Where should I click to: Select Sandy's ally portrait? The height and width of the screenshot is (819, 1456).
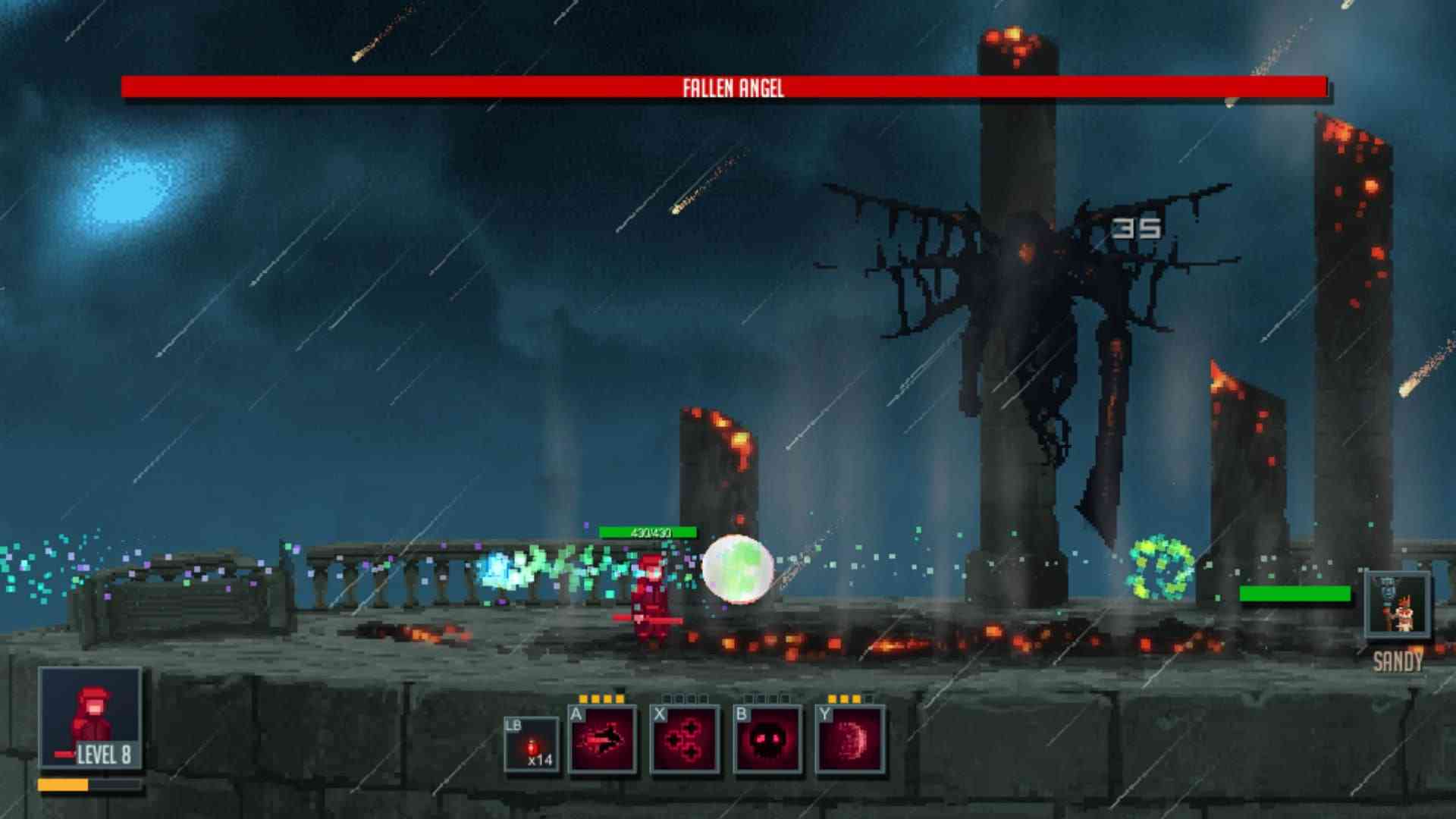1397,605
